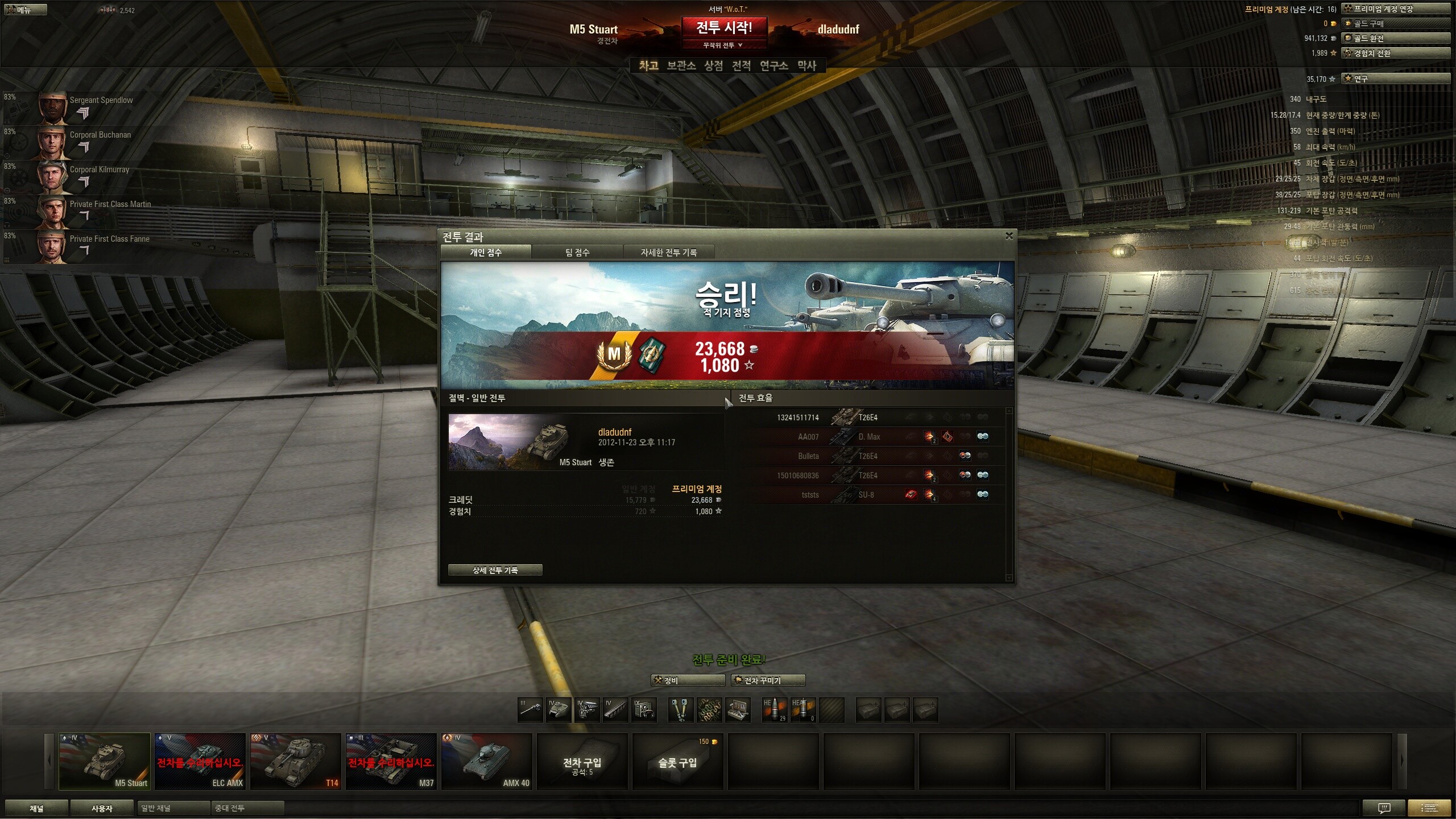Click the 상세 전투 기록 button
Screen dimensions: 1456x819
pos(495,570)
